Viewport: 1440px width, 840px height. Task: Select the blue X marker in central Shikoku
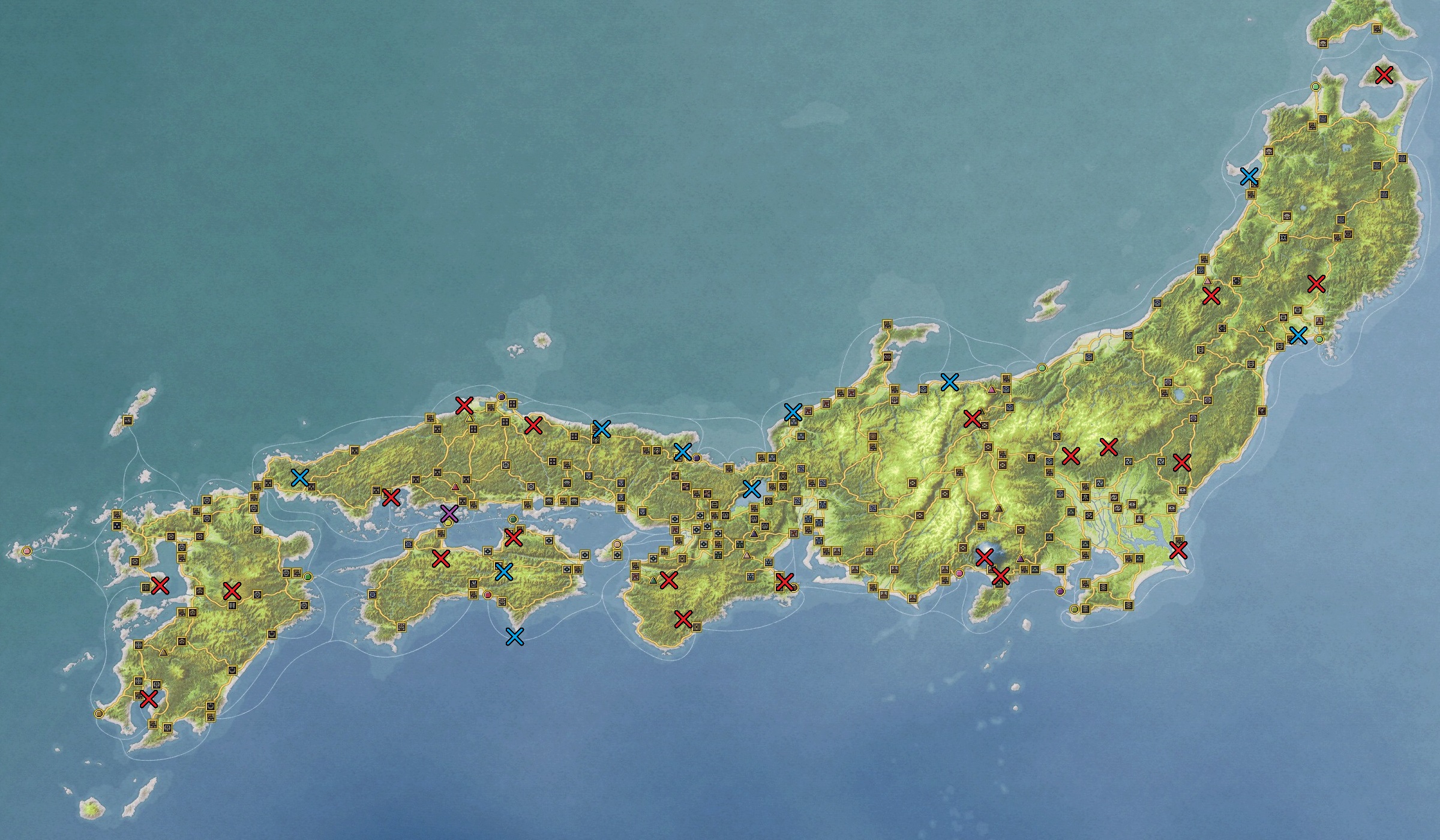pyautogui.click(x=505, y=572)
